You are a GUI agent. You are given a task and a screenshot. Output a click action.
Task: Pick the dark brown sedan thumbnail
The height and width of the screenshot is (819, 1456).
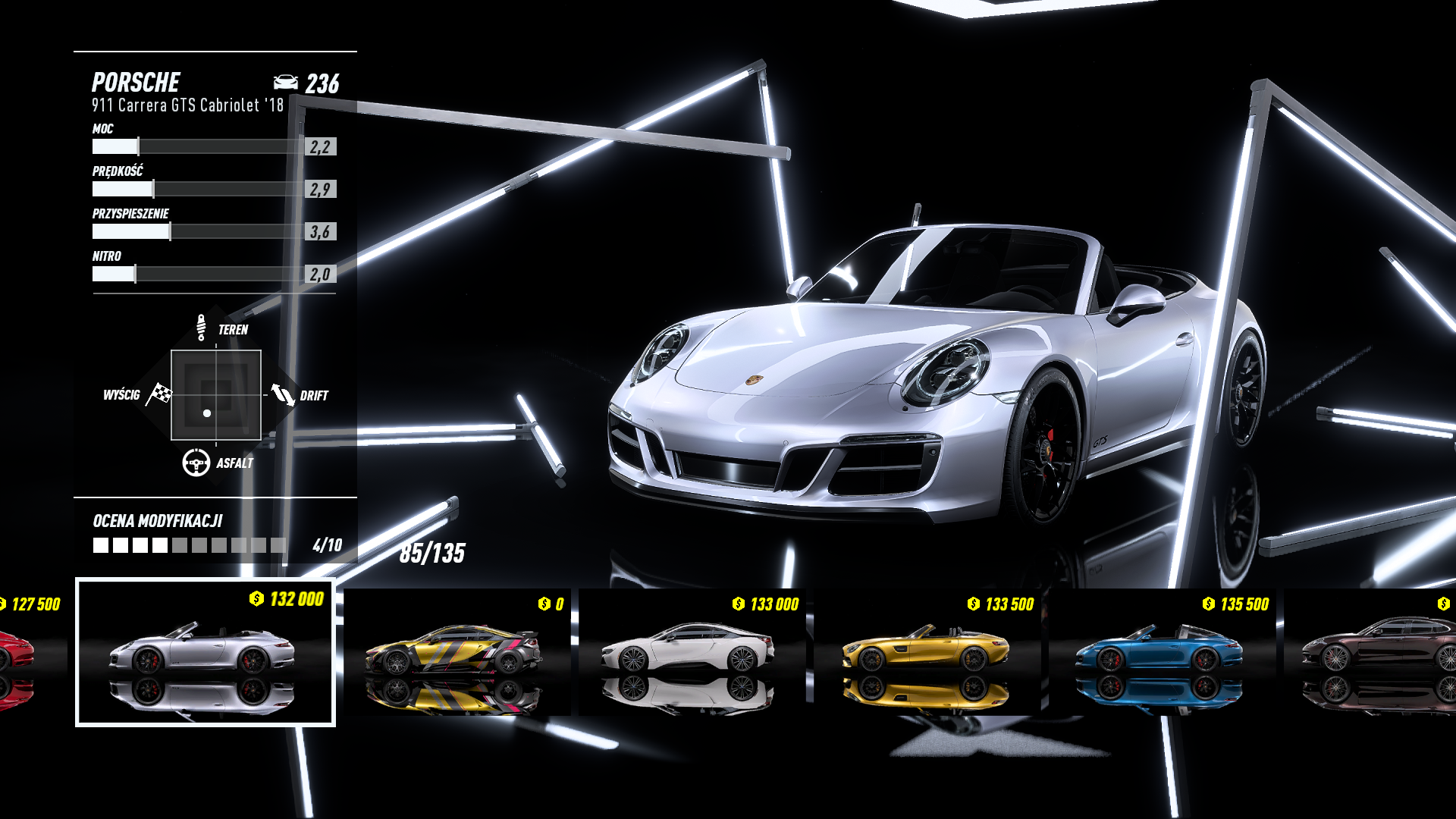pyautogui.click(x=1373, y=652)
